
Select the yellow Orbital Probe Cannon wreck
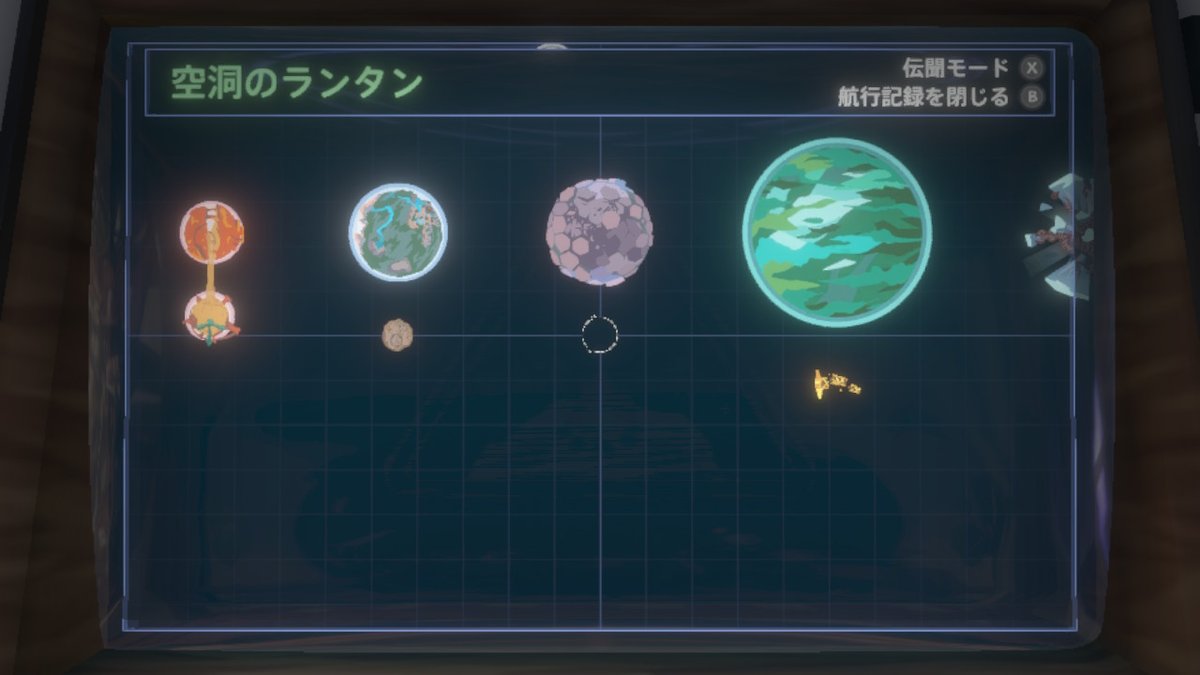tap(836, 383)
